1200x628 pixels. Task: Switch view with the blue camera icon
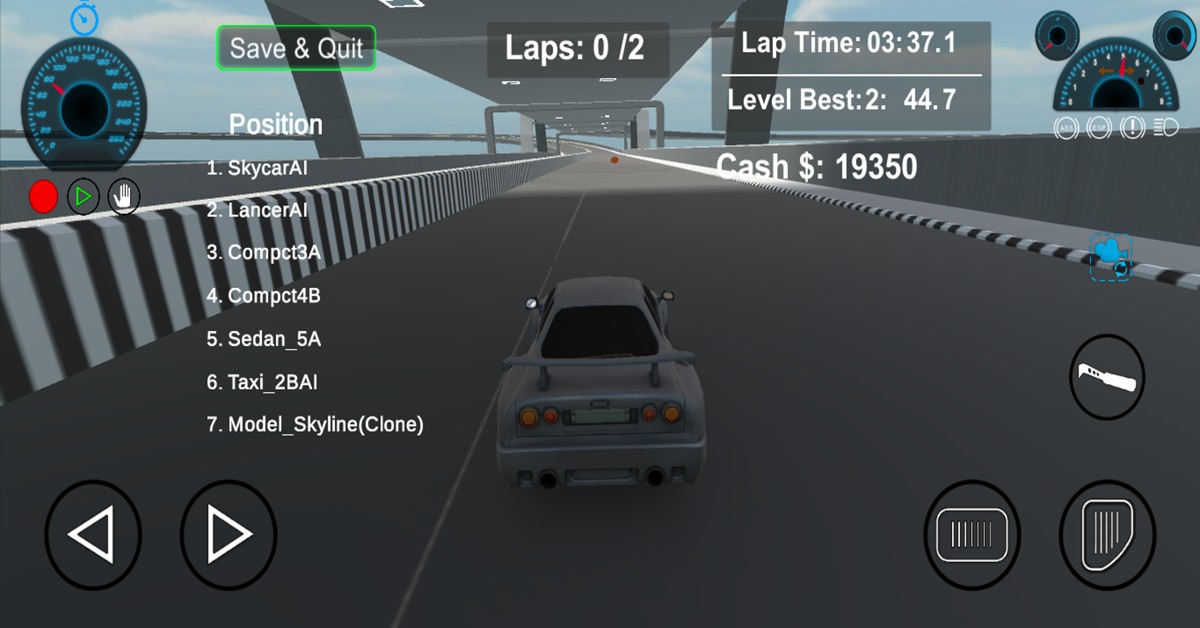pyautogui.click(x=1111, y=255)
